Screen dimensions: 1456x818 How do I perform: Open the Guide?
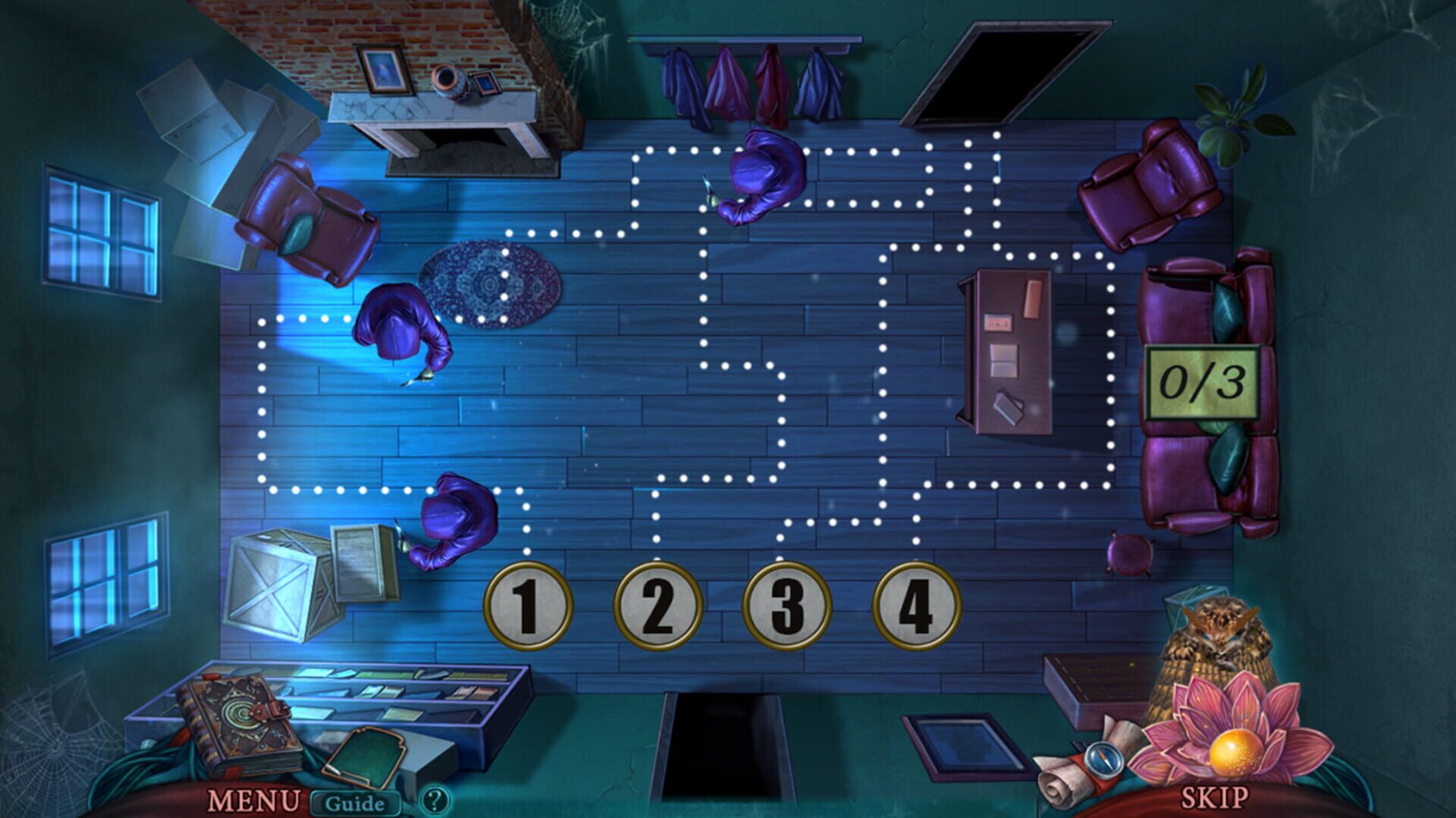[356, 800]
